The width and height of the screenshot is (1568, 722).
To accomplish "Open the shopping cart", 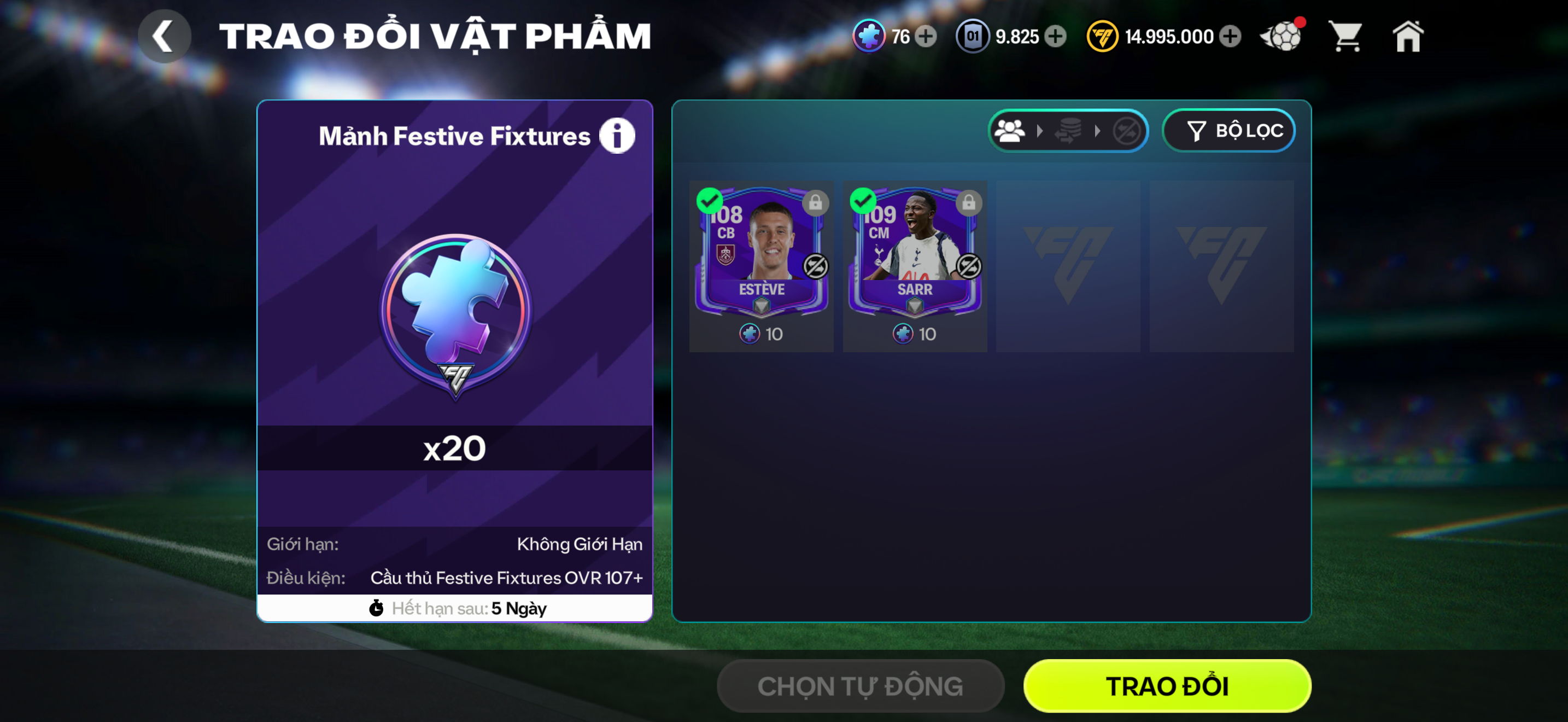I will tap(1345, 37).
